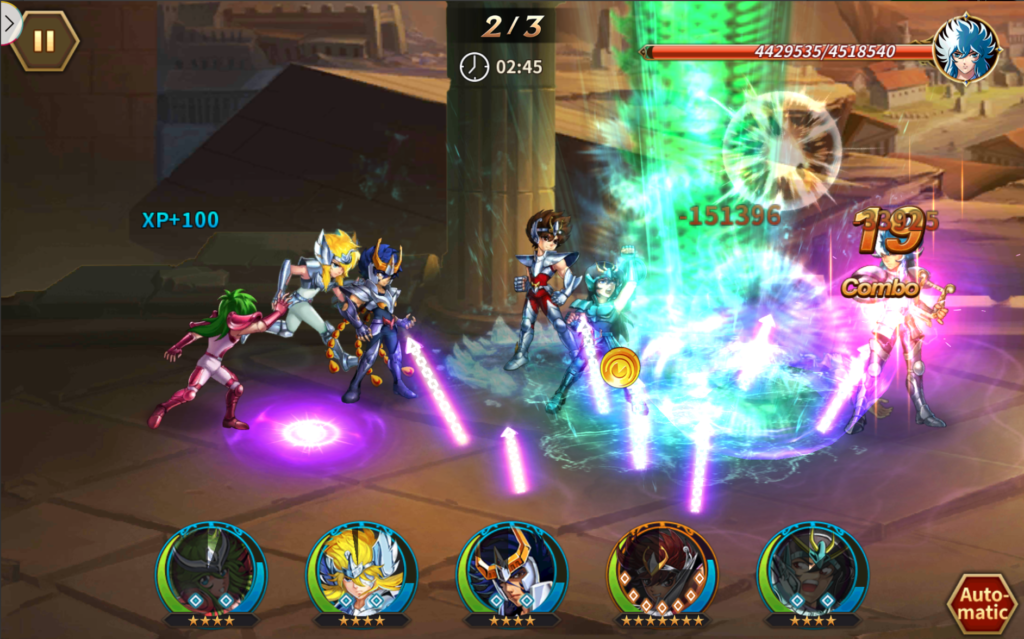Expand the side panel arrow tab
Image resolution: width=1024 pixels, height=639 pixels.
pyautogui.click(x=9, y=24)
